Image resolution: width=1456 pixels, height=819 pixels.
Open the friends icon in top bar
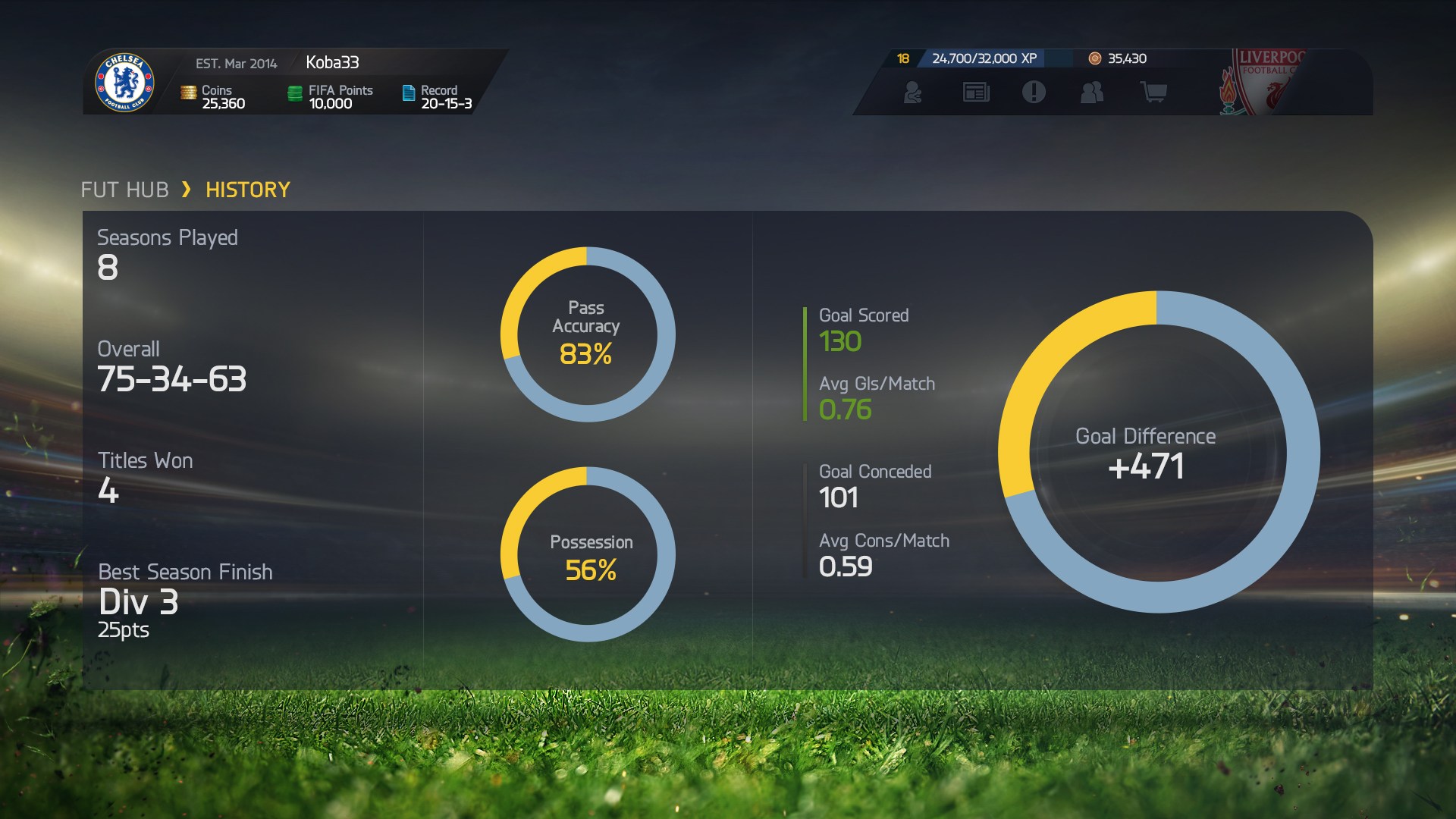[1092, 93]
